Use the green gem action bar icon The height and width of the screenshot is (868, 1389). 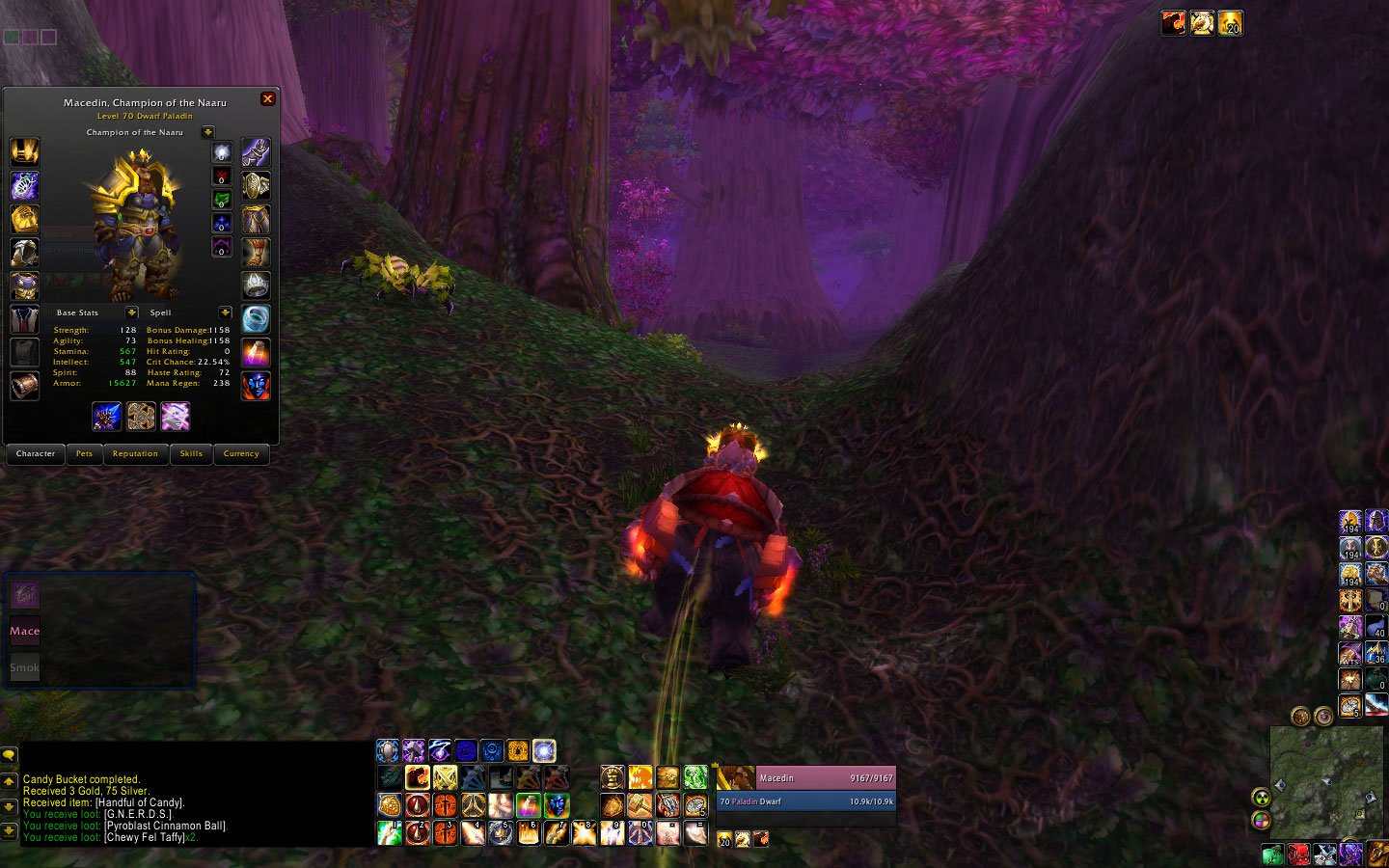695,777
